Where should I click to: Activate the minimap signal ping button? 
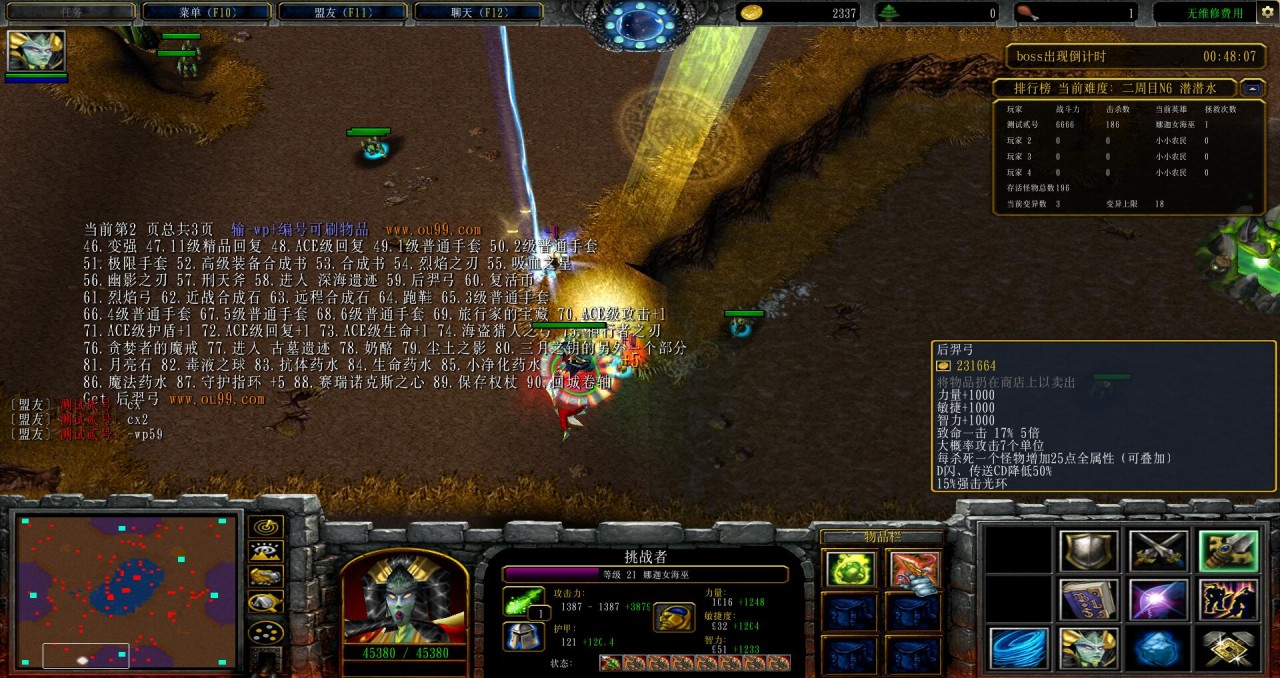pyautogui.click(x=265, y=527)
